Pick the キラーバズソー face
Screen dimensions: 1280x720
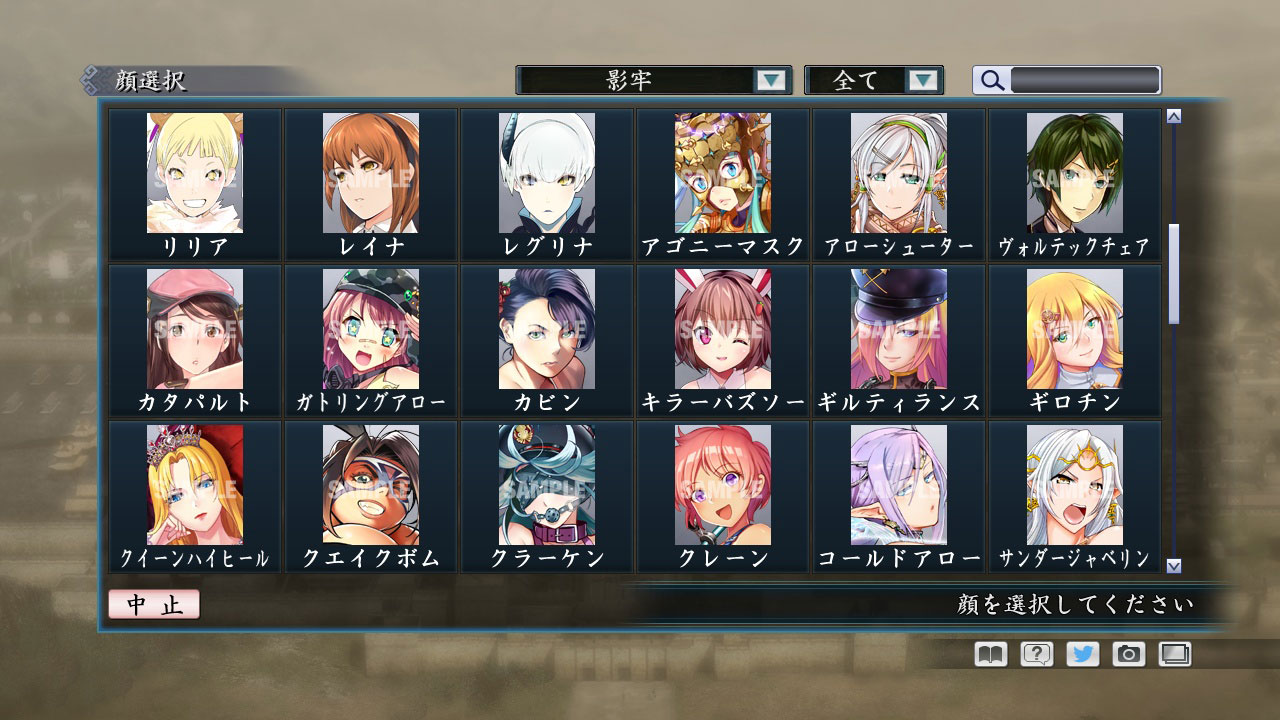[719, 328]
